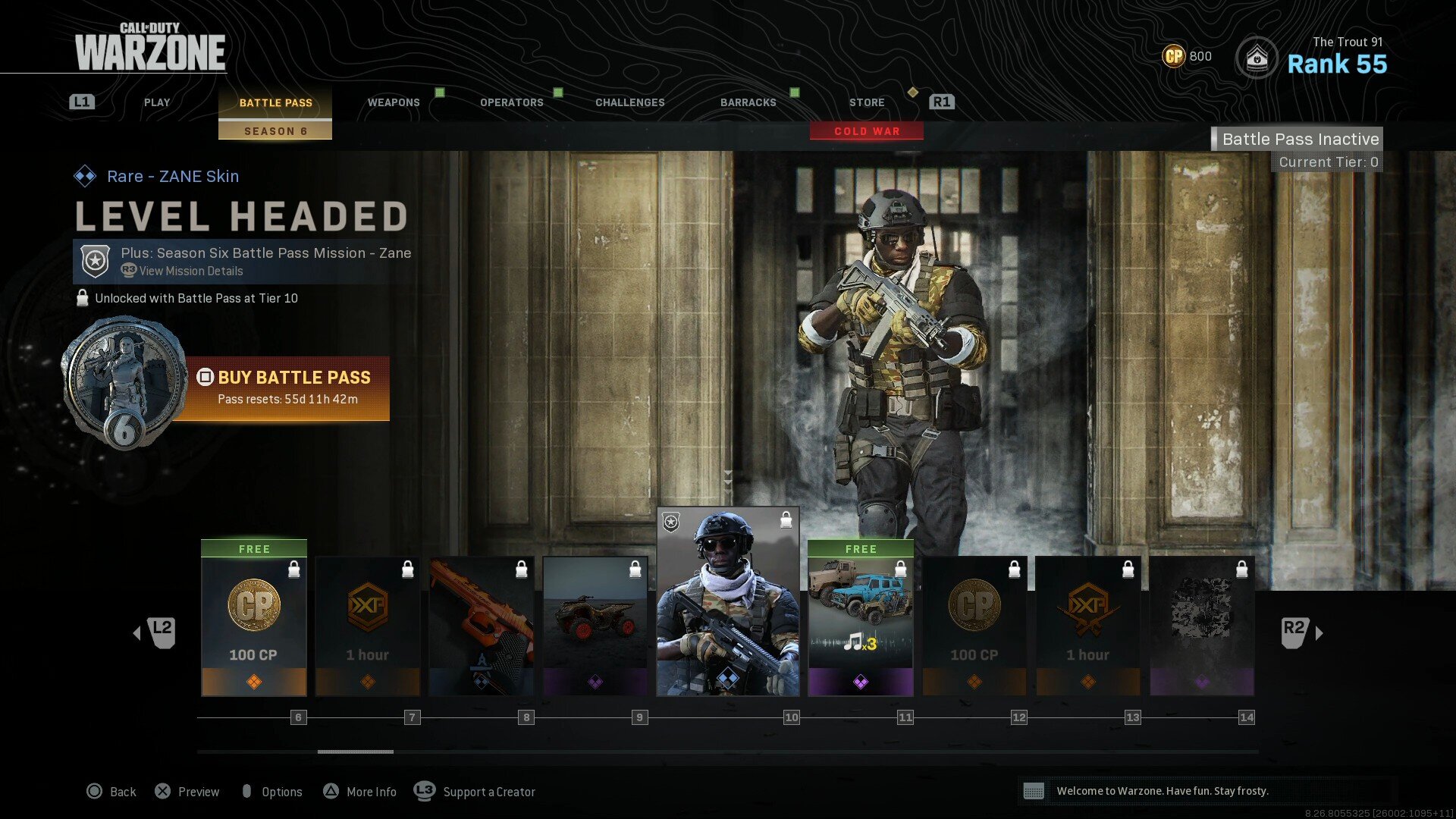The width and height of the screenshot is (1456, 819).
Task: Pick the tier 13 weapon XP token
Action: tap(1088, 626)
